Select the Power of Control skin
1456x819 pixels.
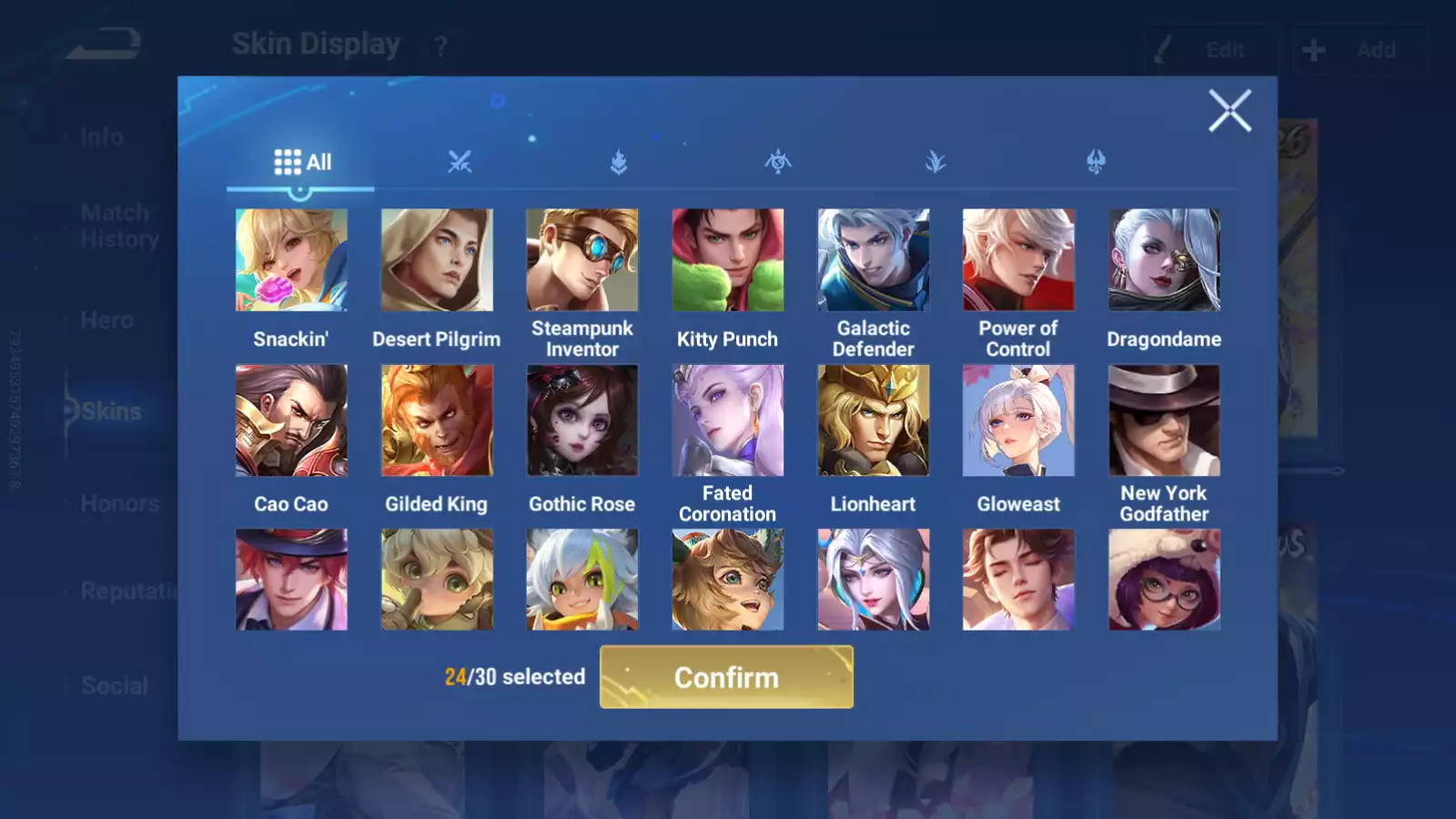coord(1018,260)
